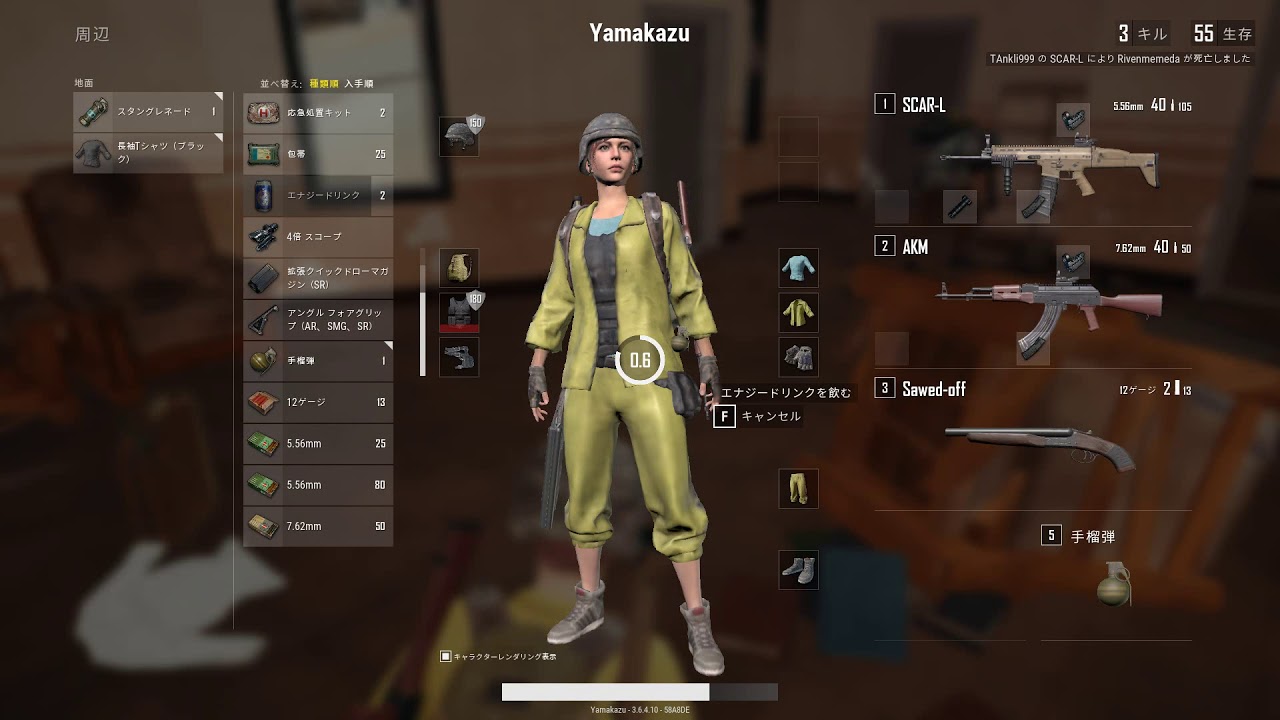The width and height of the screenshot is (1280, 720).
Task: Select the 包帯 bandage icon
Action: [x=263, y=155]
